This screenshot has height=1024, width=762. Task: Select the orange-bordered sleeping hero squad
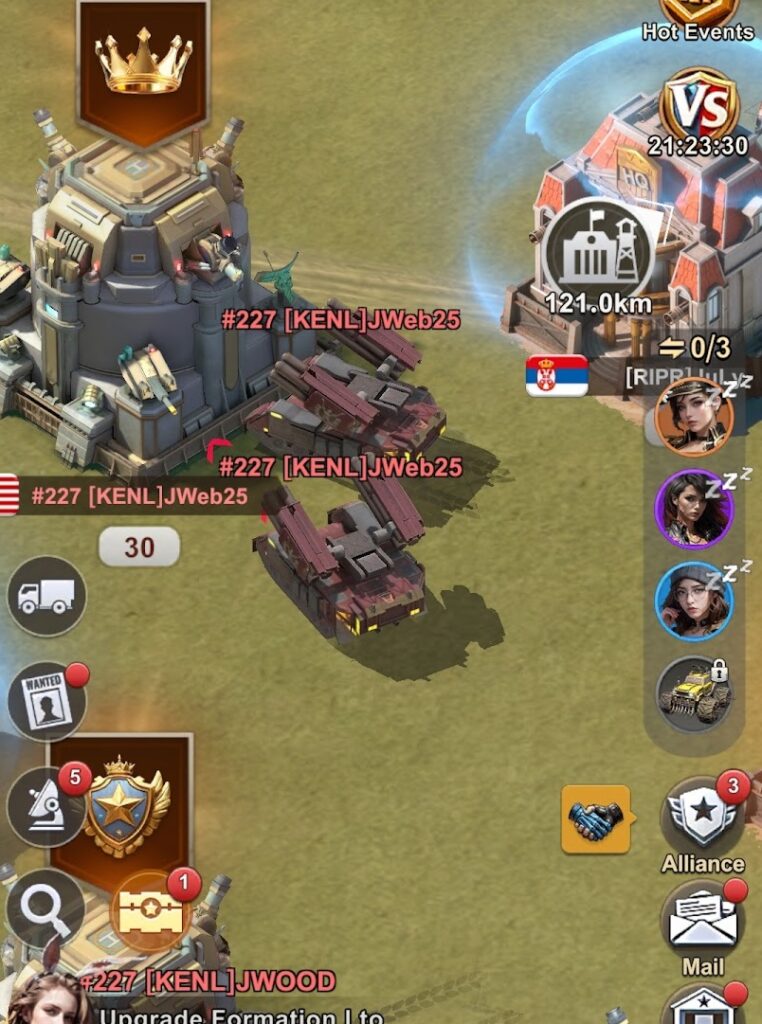pyautogui.click(x=694, y=416)
